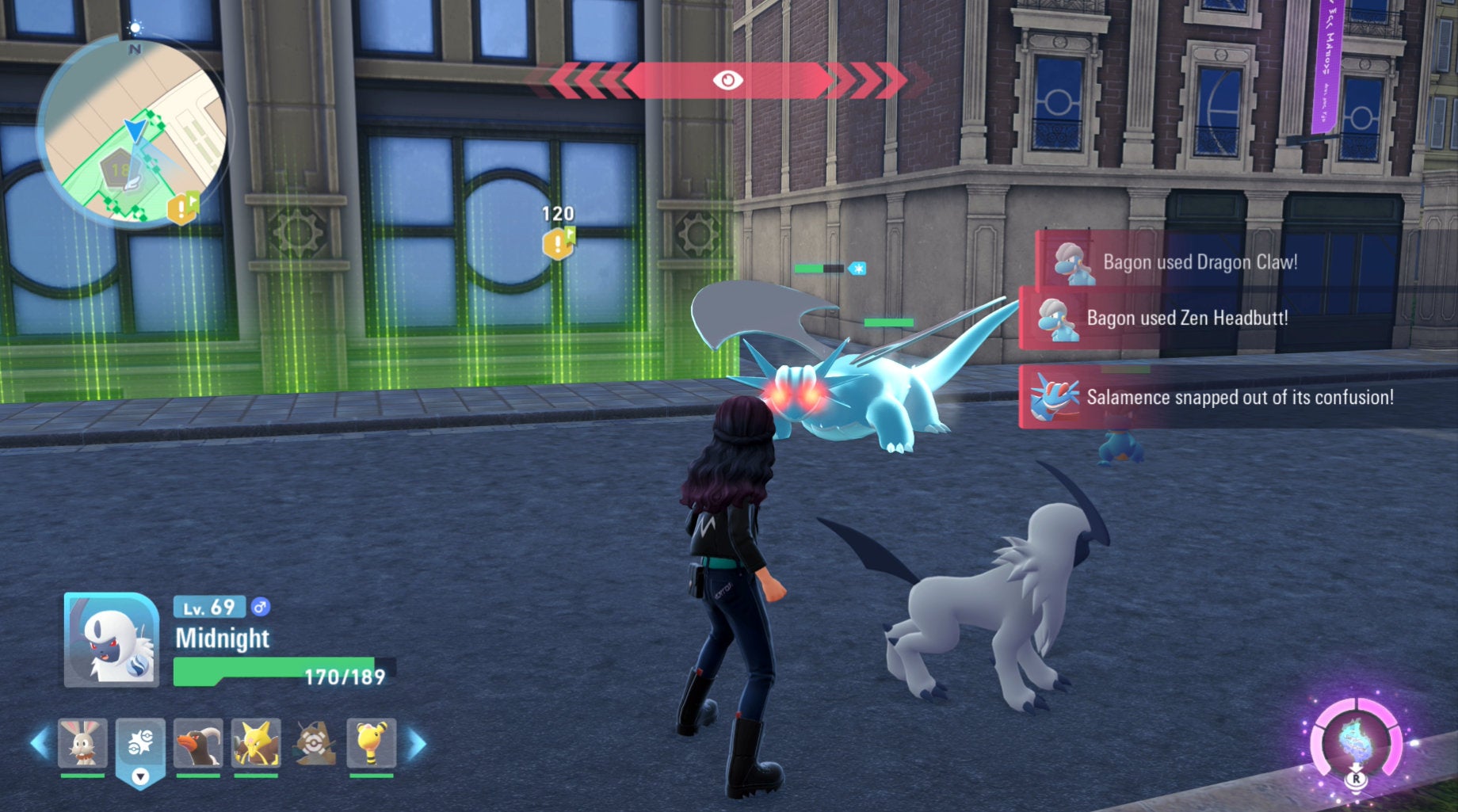1458x812 pixels.
Task: Select Alakazam from the party bar
Action: click(x=256, y=743)
